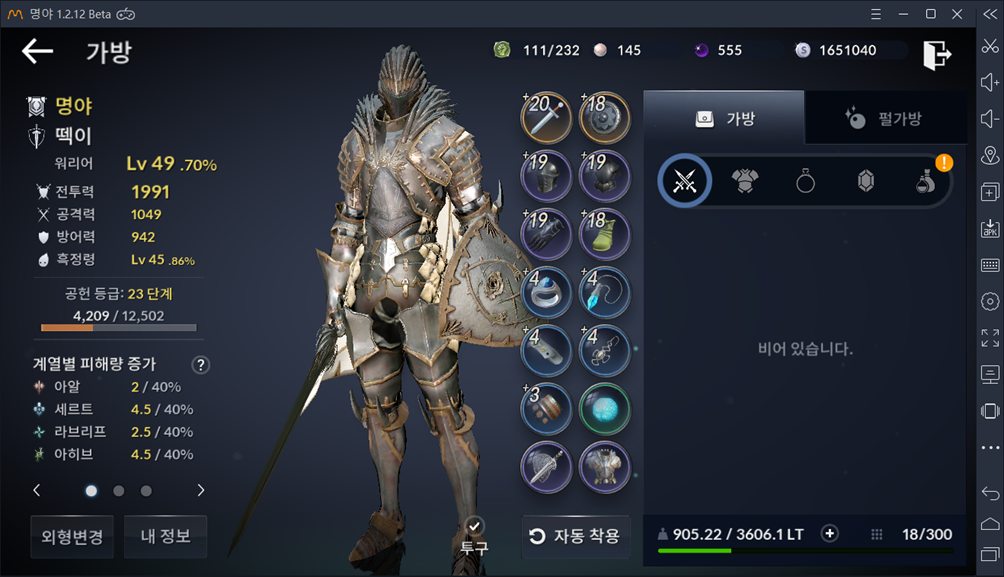Show the next stats page arrow
Image resolution: width=1004 pixels, height=577 pixels.
click(x=200, y=490)
